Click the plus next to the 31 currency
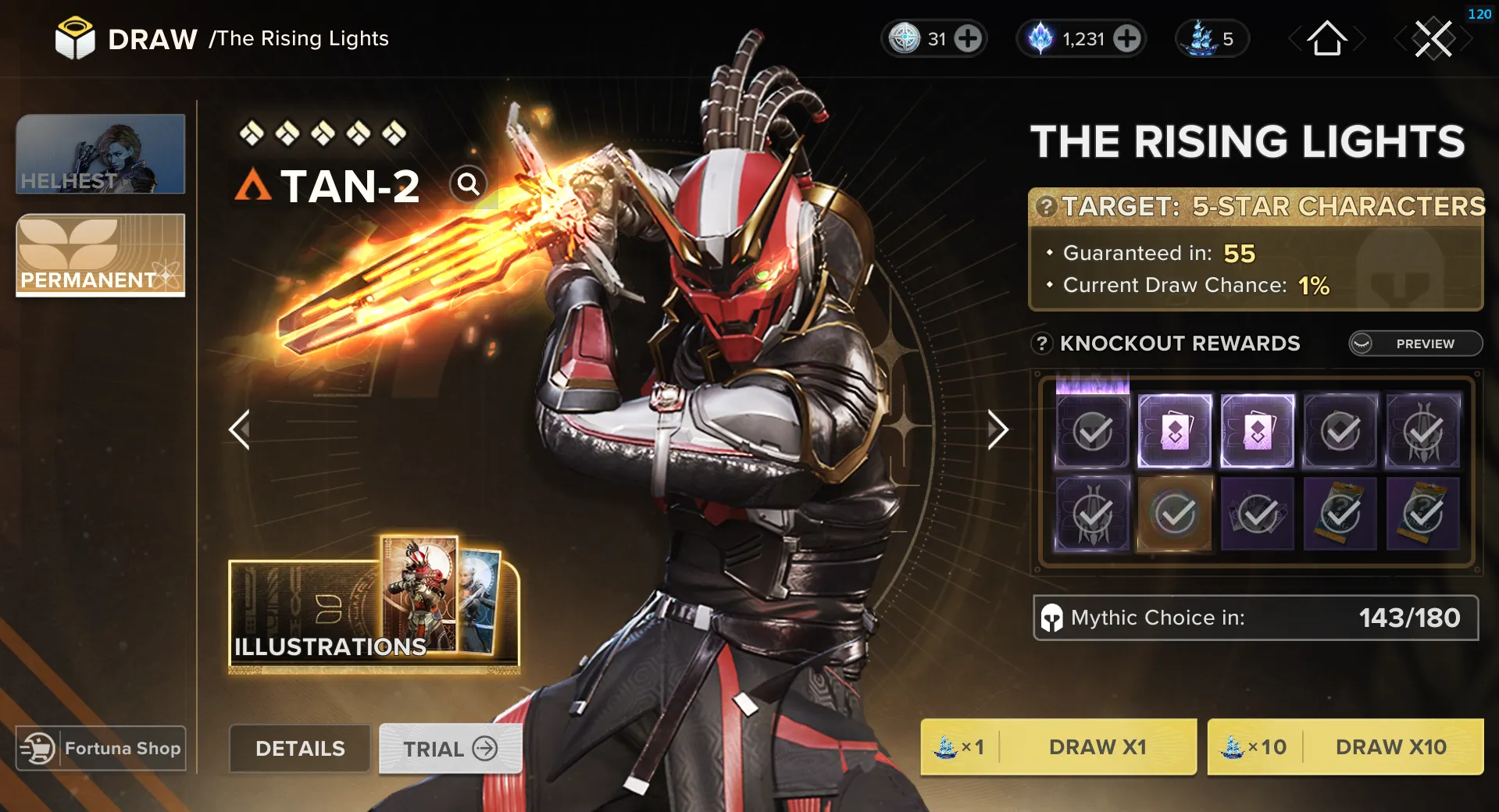 969,38
